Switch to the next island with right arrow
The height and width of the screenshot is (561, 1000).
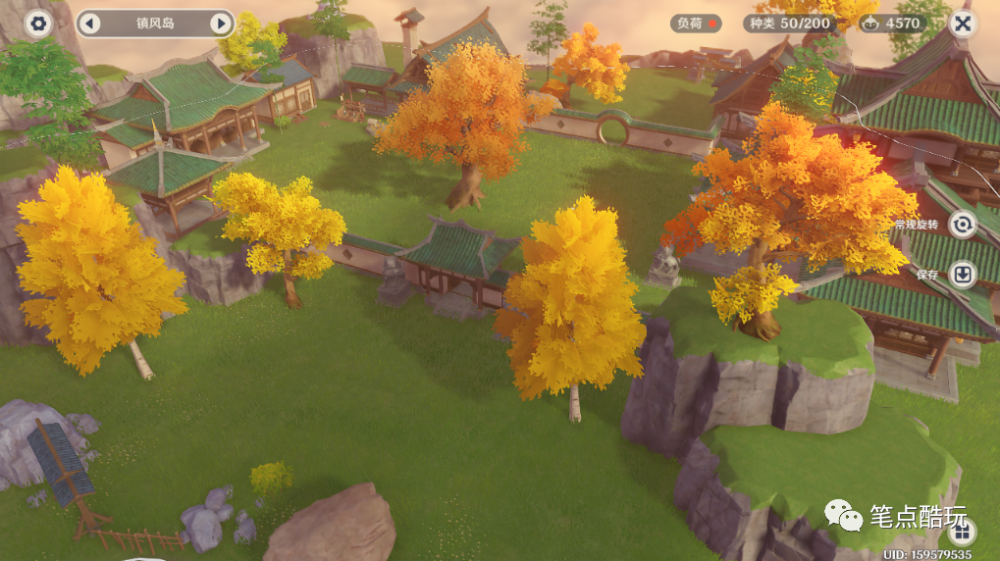[x=220, y=23]
